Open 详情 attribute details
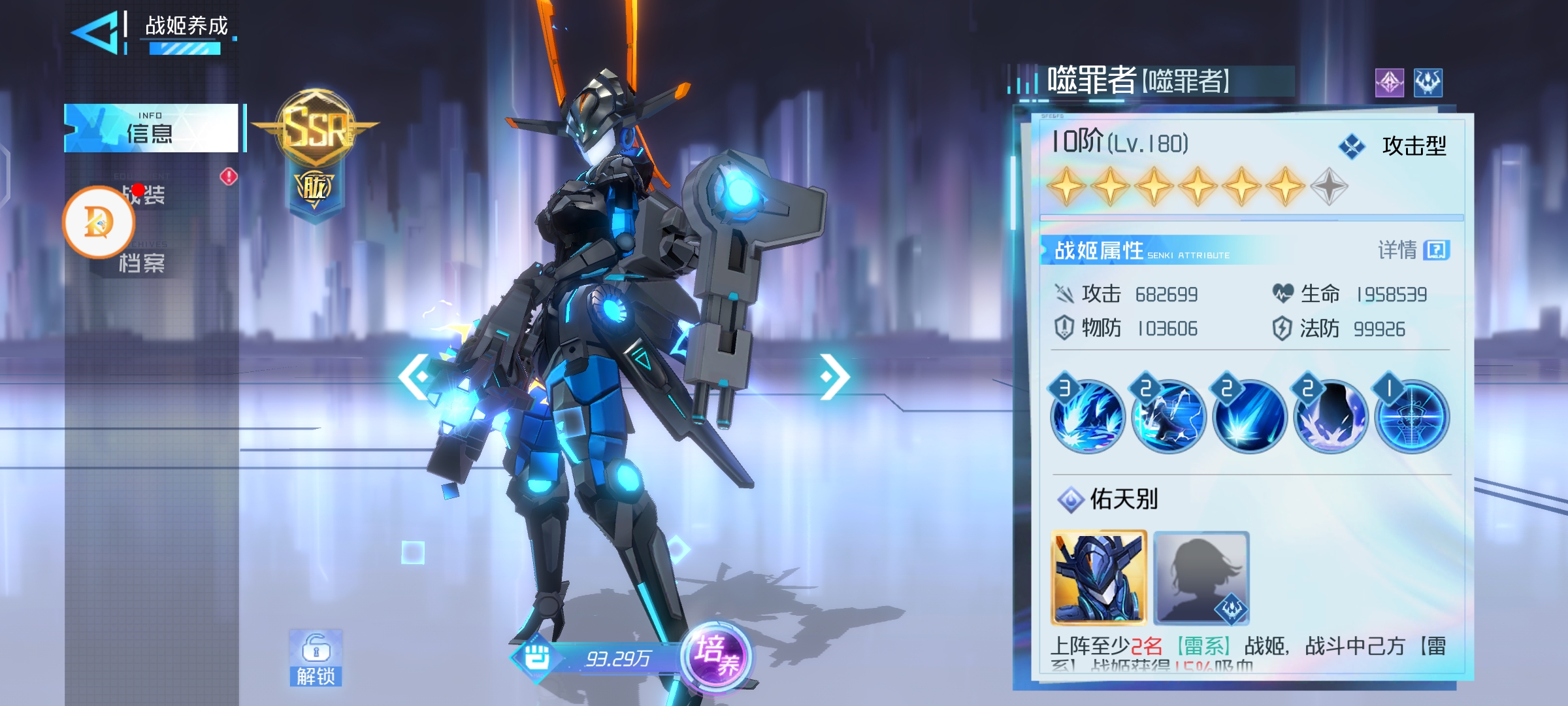This screenshot has height=706, width=1568. point(1414,250)
